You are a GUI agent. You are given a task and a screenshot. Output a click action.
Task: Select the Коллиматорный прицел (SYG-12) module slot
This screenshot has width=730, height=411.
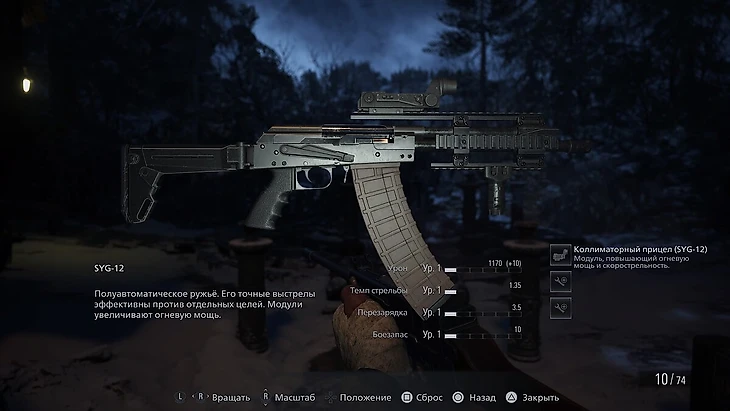click(561, 256)
